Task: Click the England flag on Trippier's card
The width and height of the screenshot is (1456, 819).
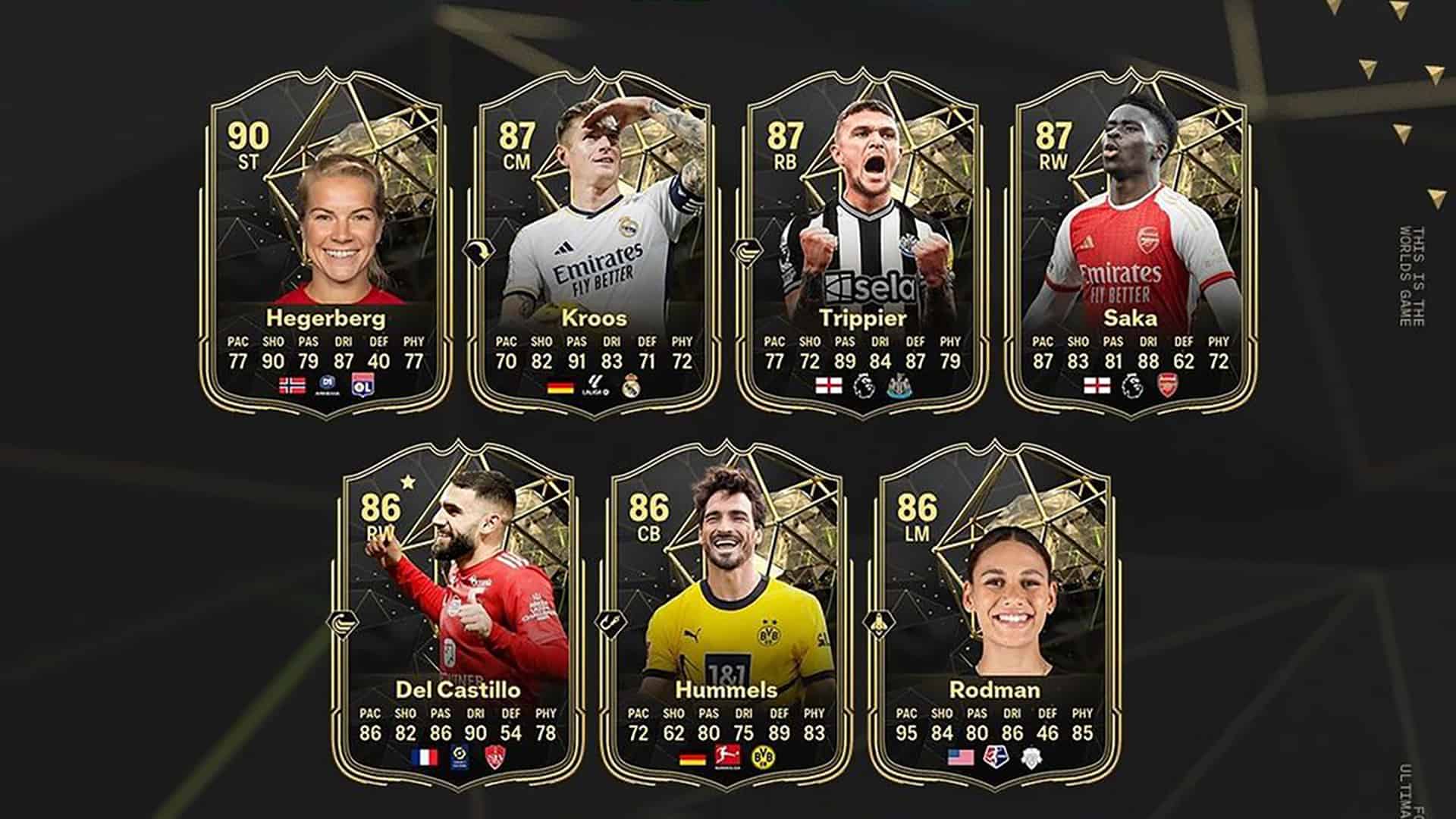Action: click(827, 385)
